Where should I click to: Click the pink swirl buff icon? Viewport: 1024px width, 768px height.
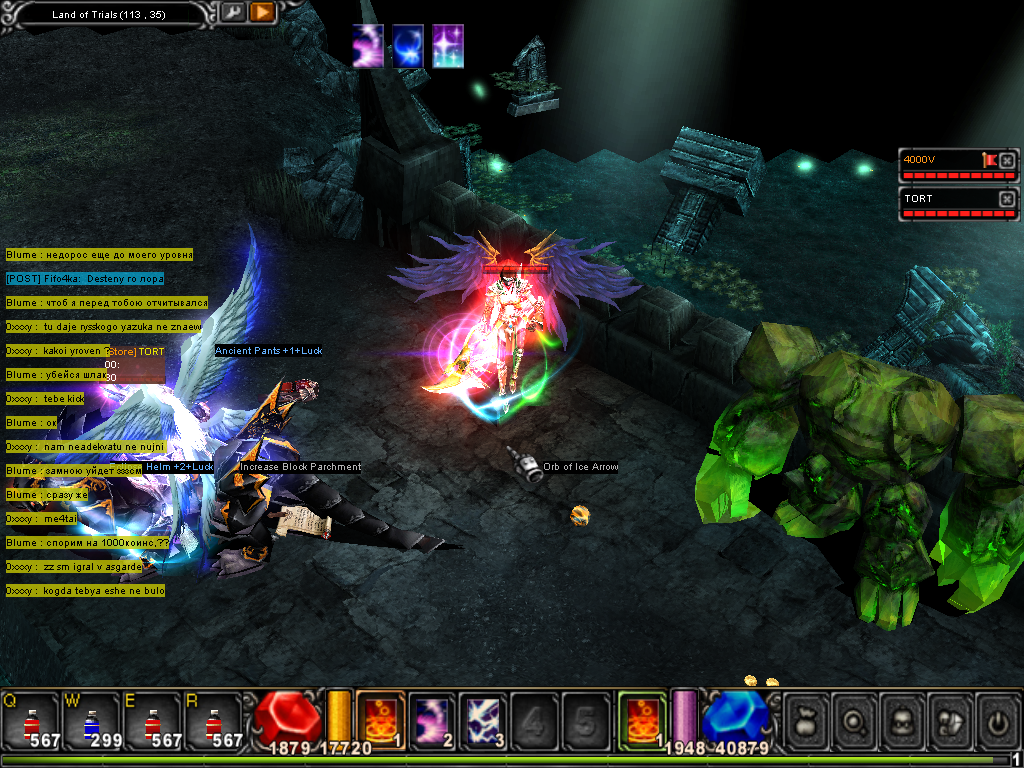pos(368,46)
